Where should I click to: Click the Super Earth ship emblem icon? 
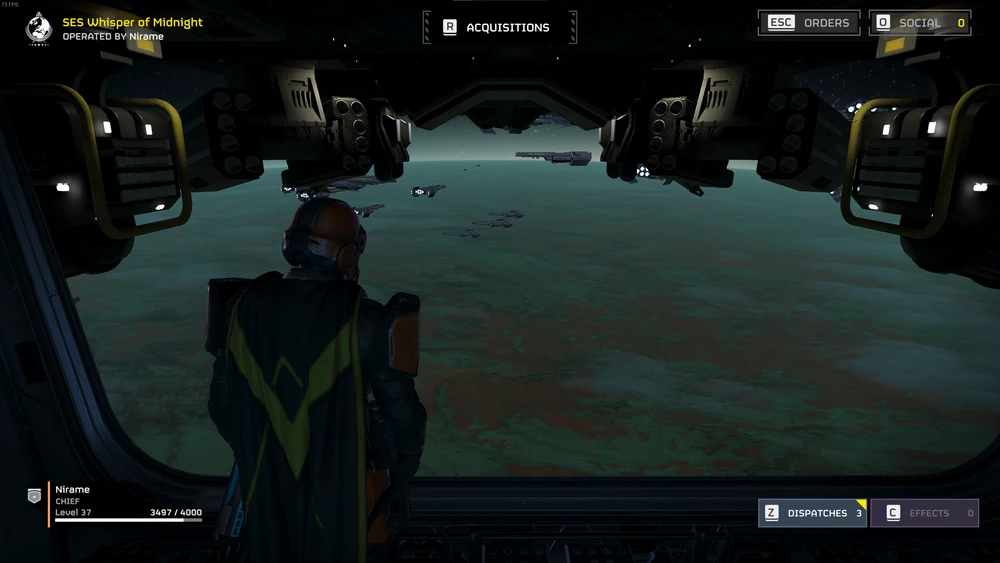(39, 28)
